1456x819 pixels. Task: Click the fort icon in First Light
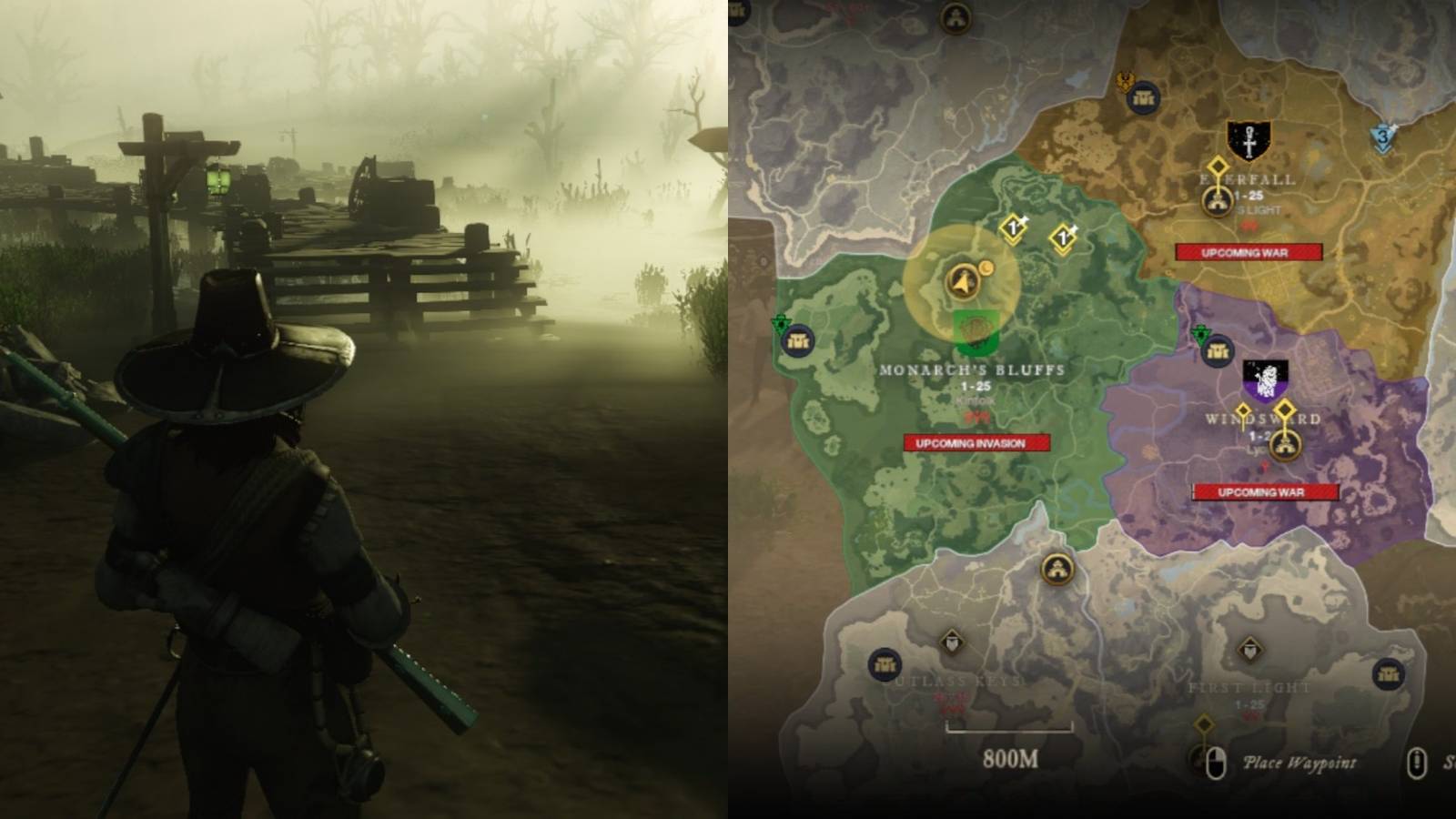coord(1249,649)
